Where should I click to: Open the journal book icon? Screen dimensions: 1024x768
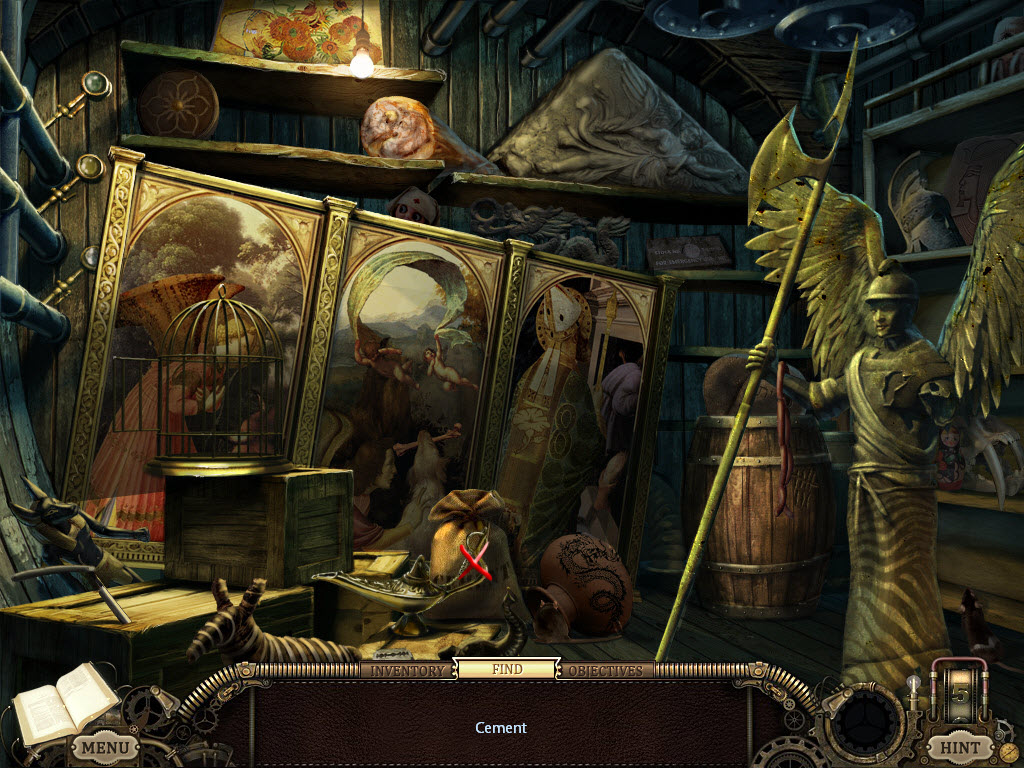(x=52, y=704)
